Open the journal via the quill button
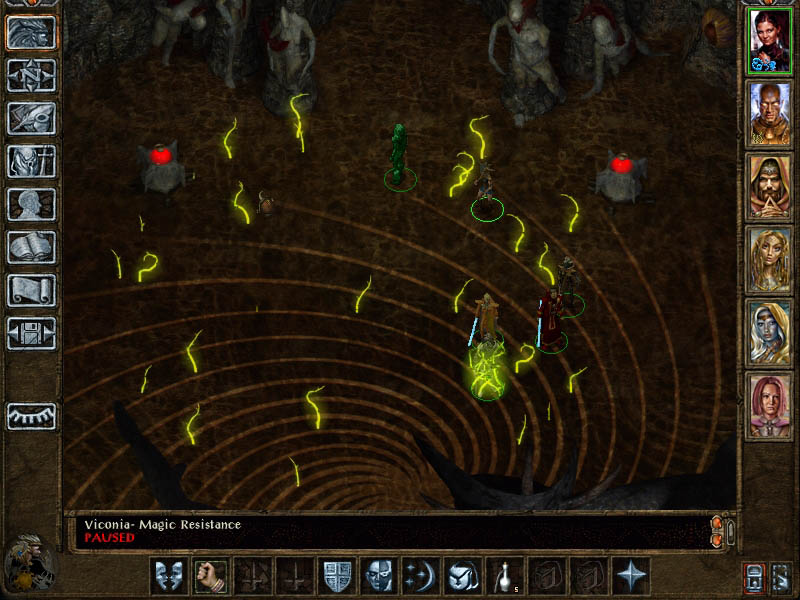800x600 pixels. pos(31,118)
